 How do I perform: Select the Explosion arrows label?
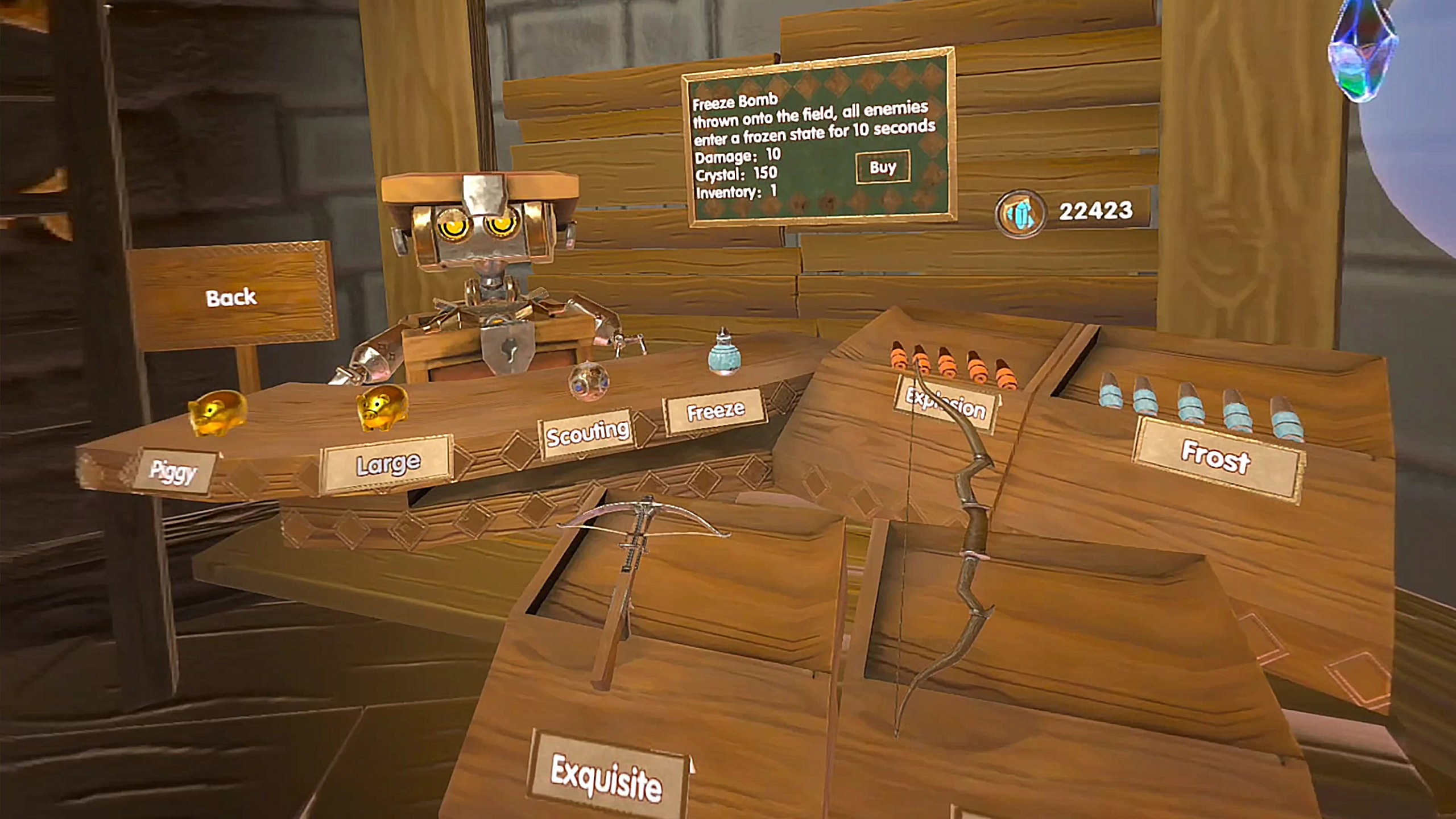click(946, 403)
